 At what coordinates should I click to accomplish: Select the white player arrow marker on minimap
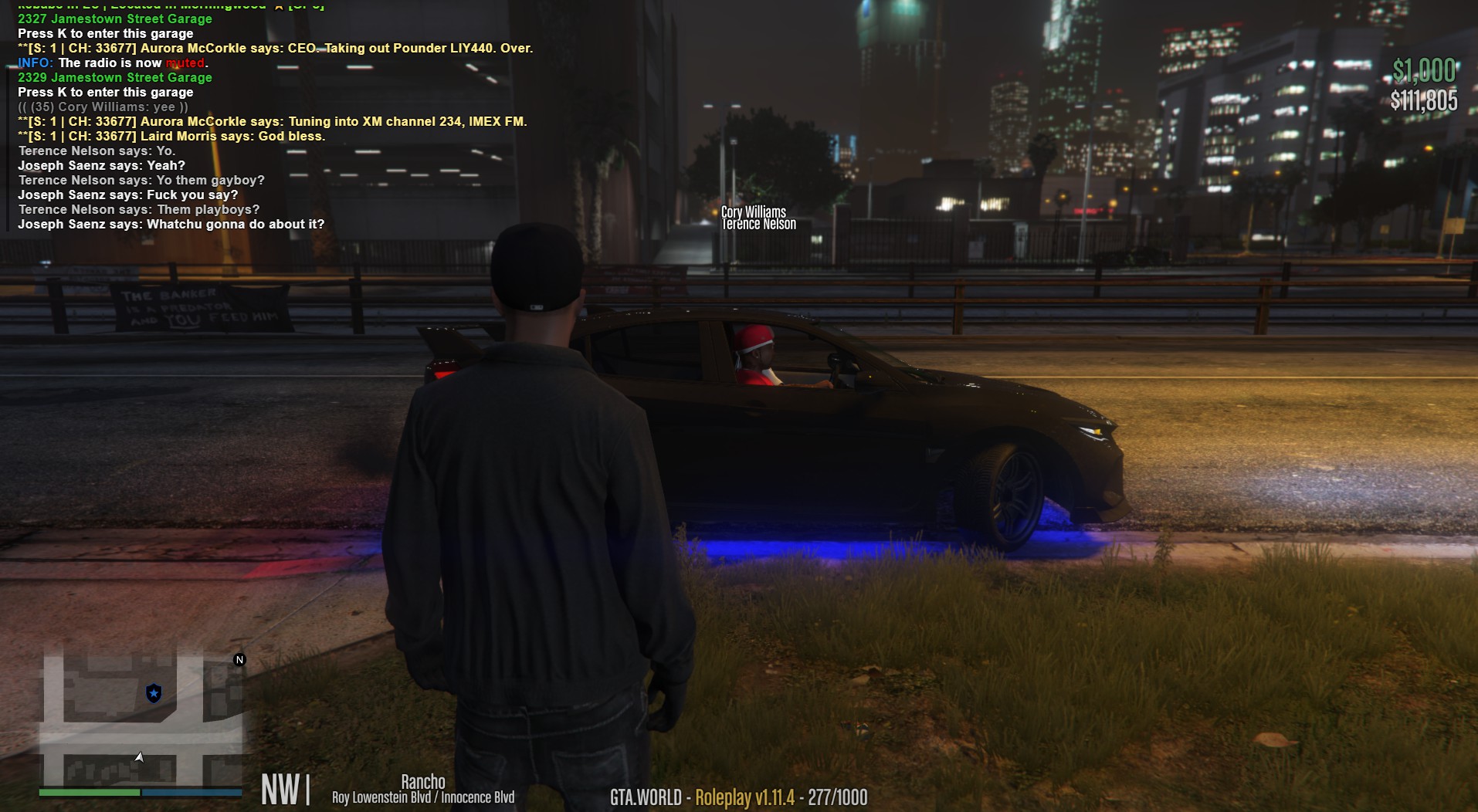pos(141,757)
